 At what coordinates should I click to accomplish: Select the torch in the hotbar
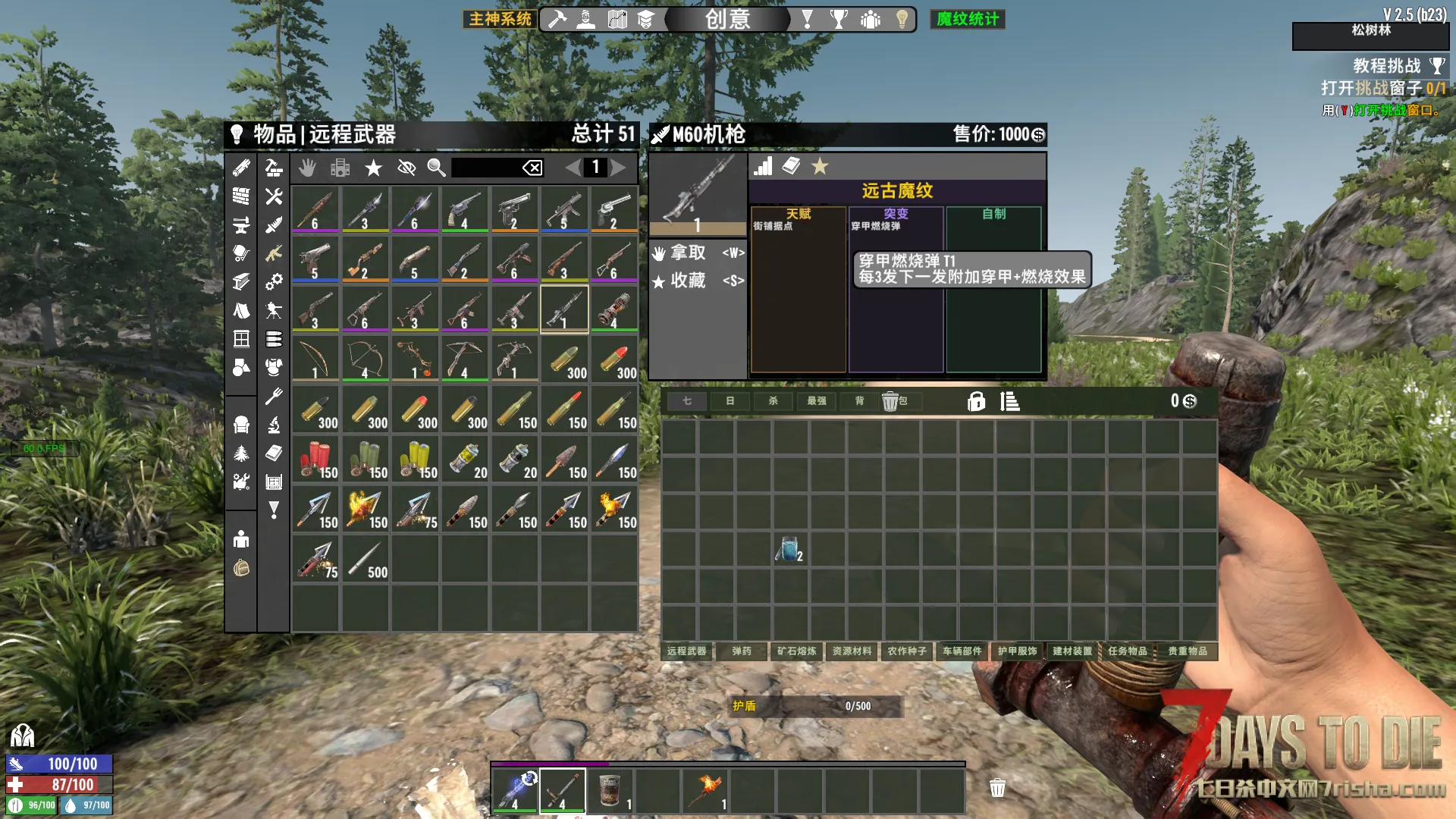pos(705,790)
